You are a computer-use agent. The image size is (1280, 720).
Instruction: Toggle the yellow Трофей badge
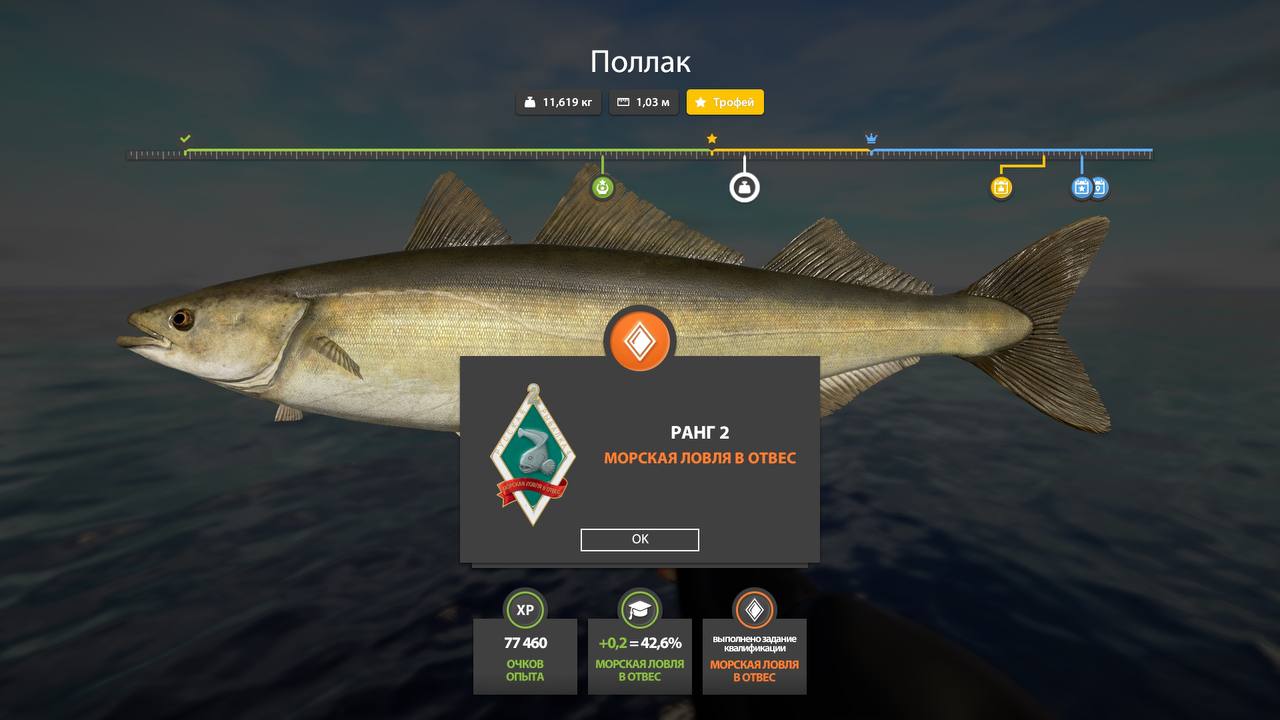(x=725, y=102)
